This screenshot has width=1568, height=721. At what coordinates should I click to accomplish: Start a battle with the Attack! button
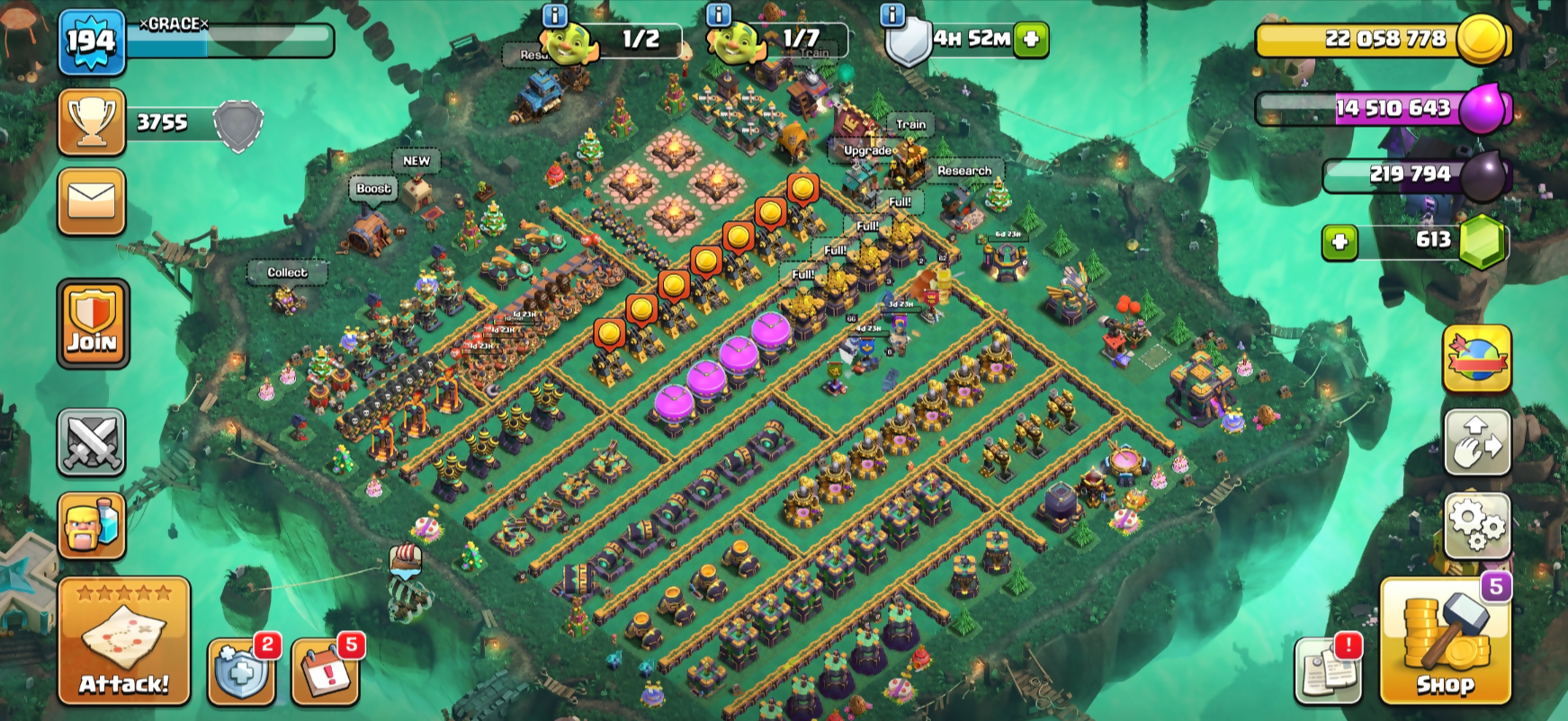click(124, 642)
